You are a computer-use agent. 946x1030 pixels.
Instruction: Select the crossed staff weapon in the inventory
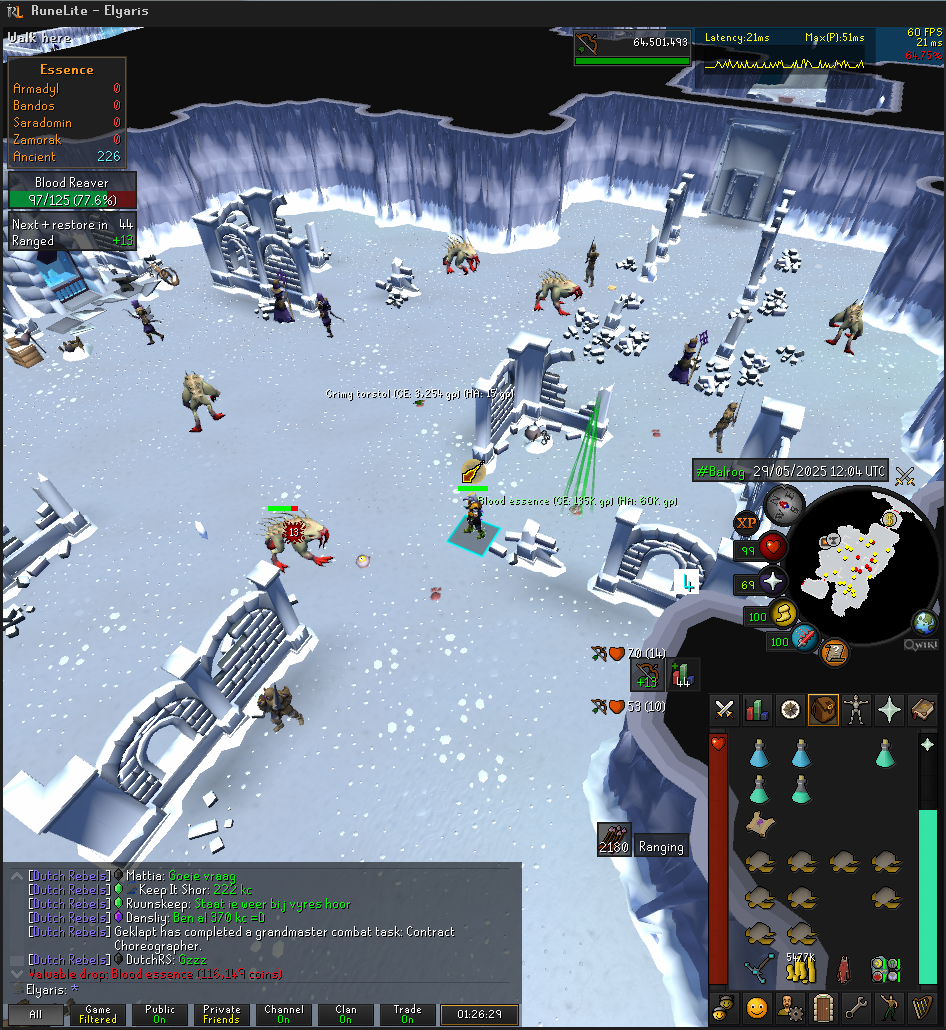click(759, 969)
